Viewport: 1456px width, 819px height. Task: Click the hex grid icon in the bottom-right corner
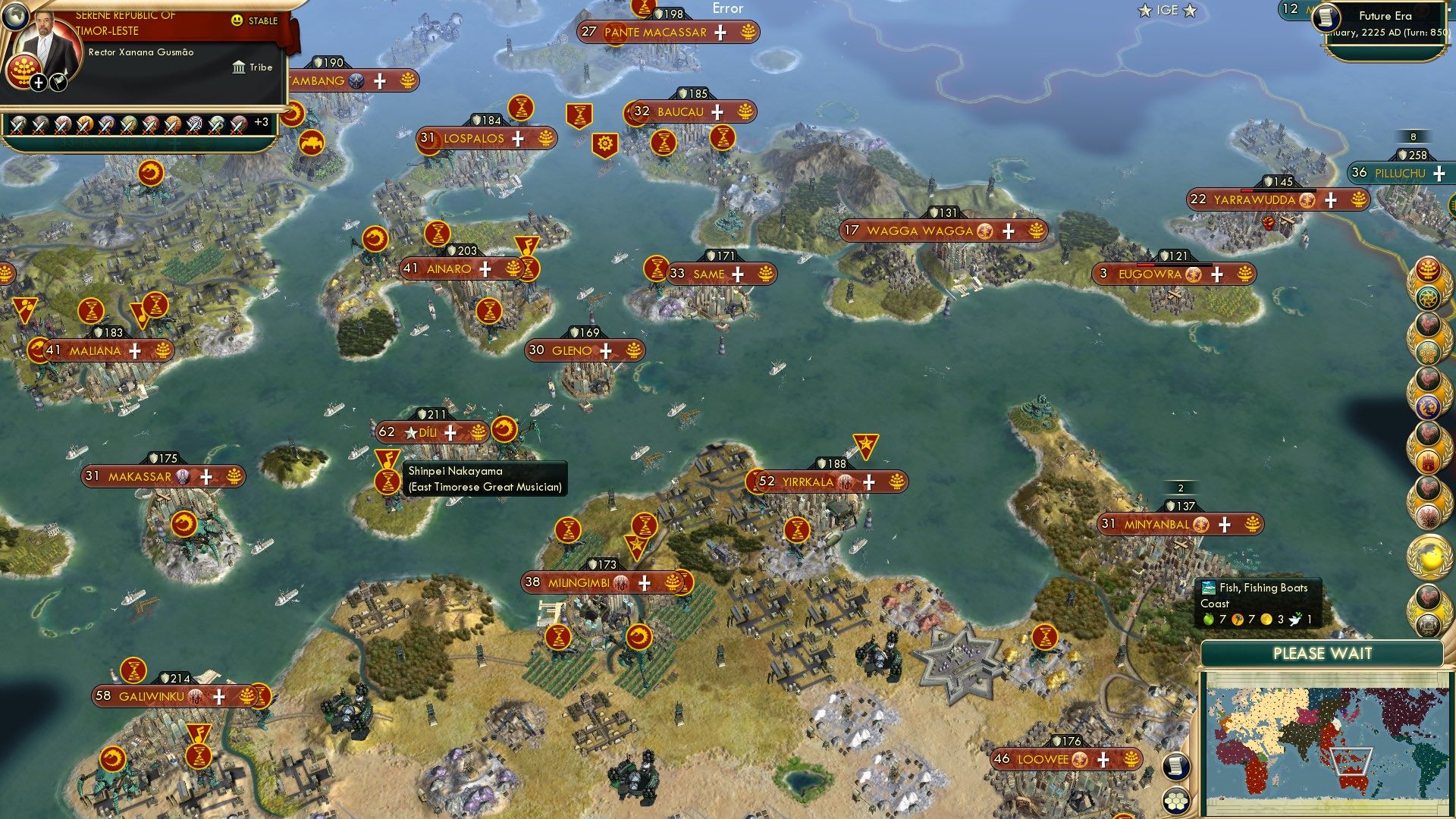(x=1178, y=799)
